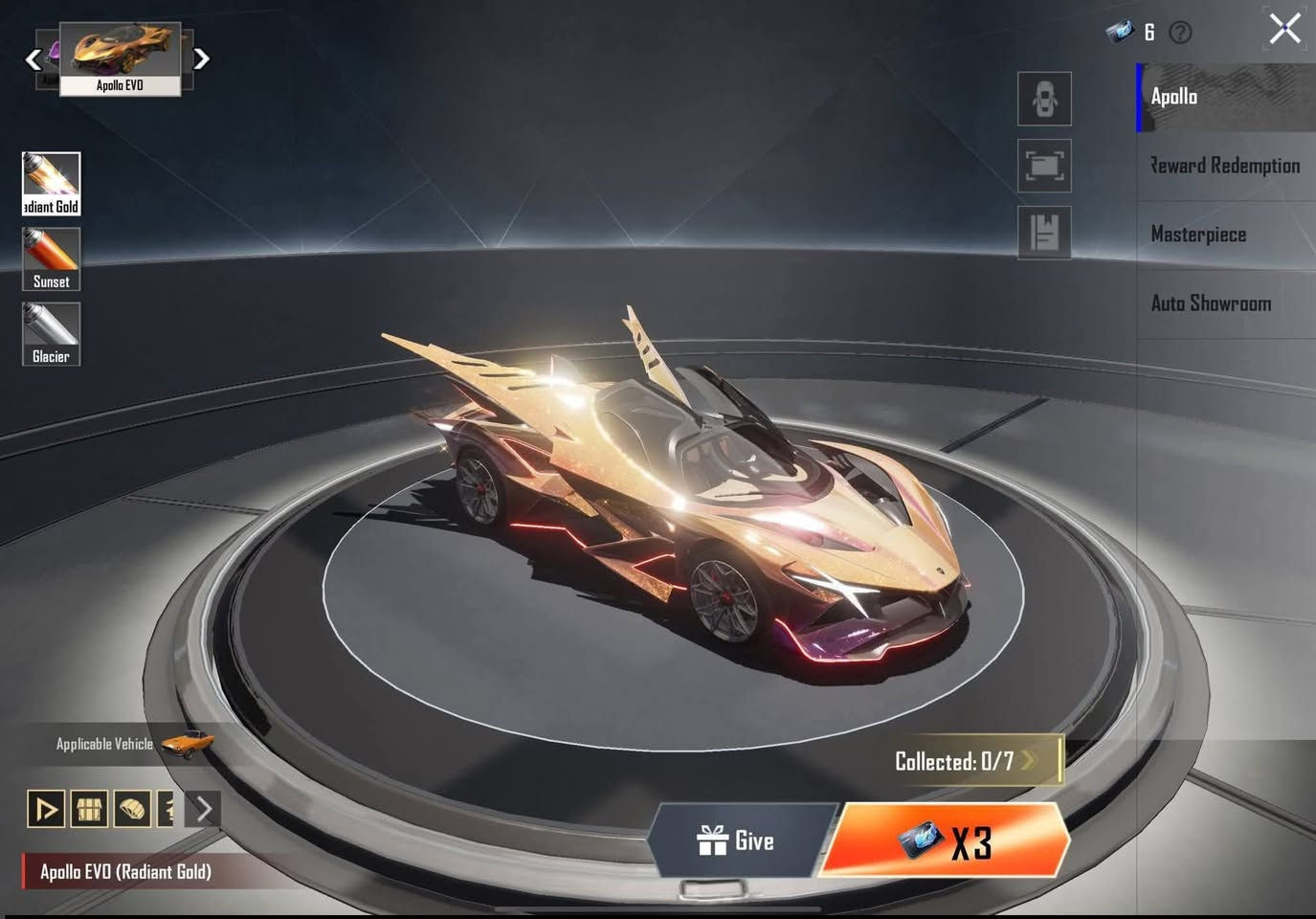Open the garage chest icon in bottom toolbar
This screenshot has width=1316, height=919.
point(89,810)
